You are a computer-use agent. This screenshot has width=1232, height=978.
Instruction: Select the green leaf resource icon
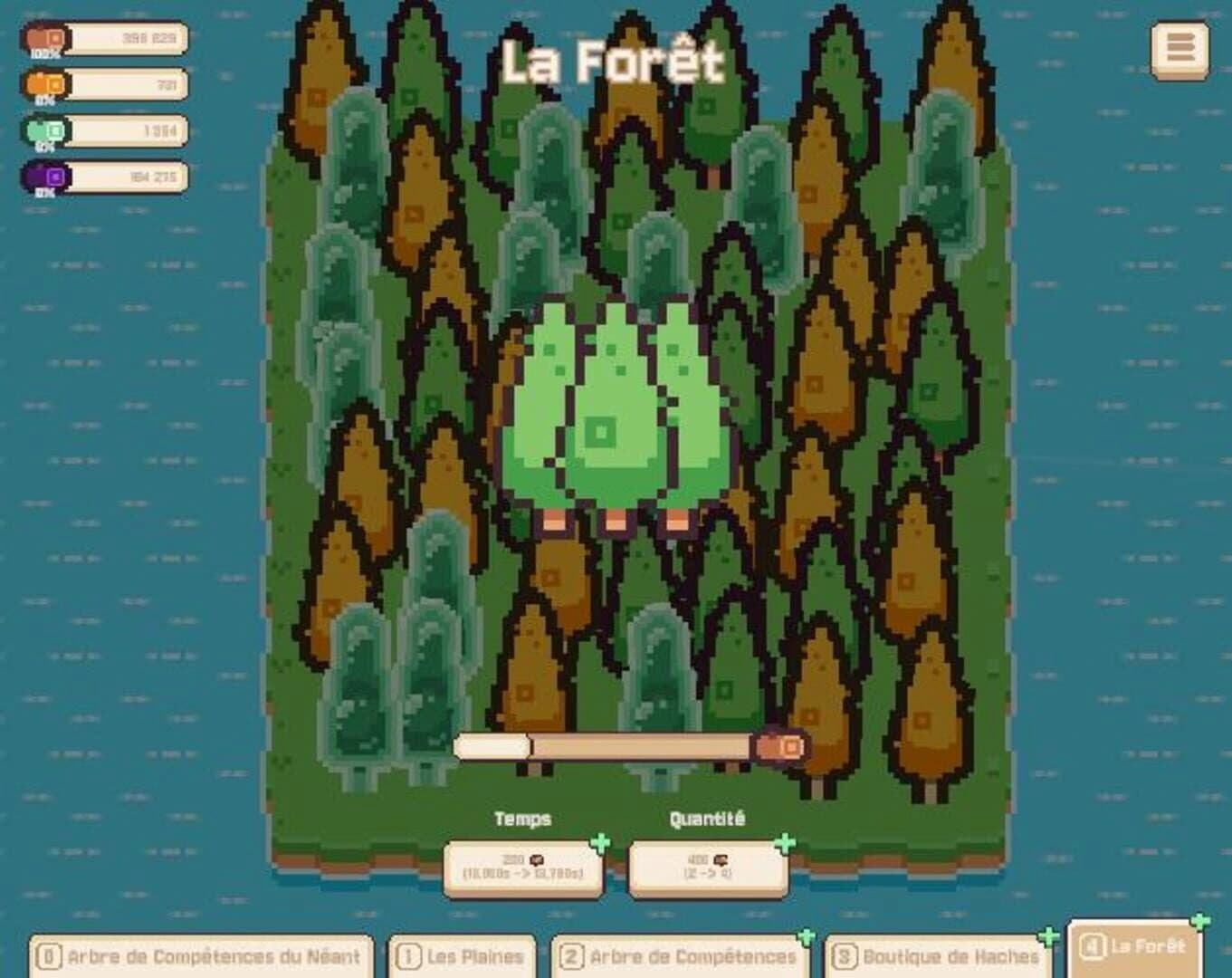click(x=47, y=130)
